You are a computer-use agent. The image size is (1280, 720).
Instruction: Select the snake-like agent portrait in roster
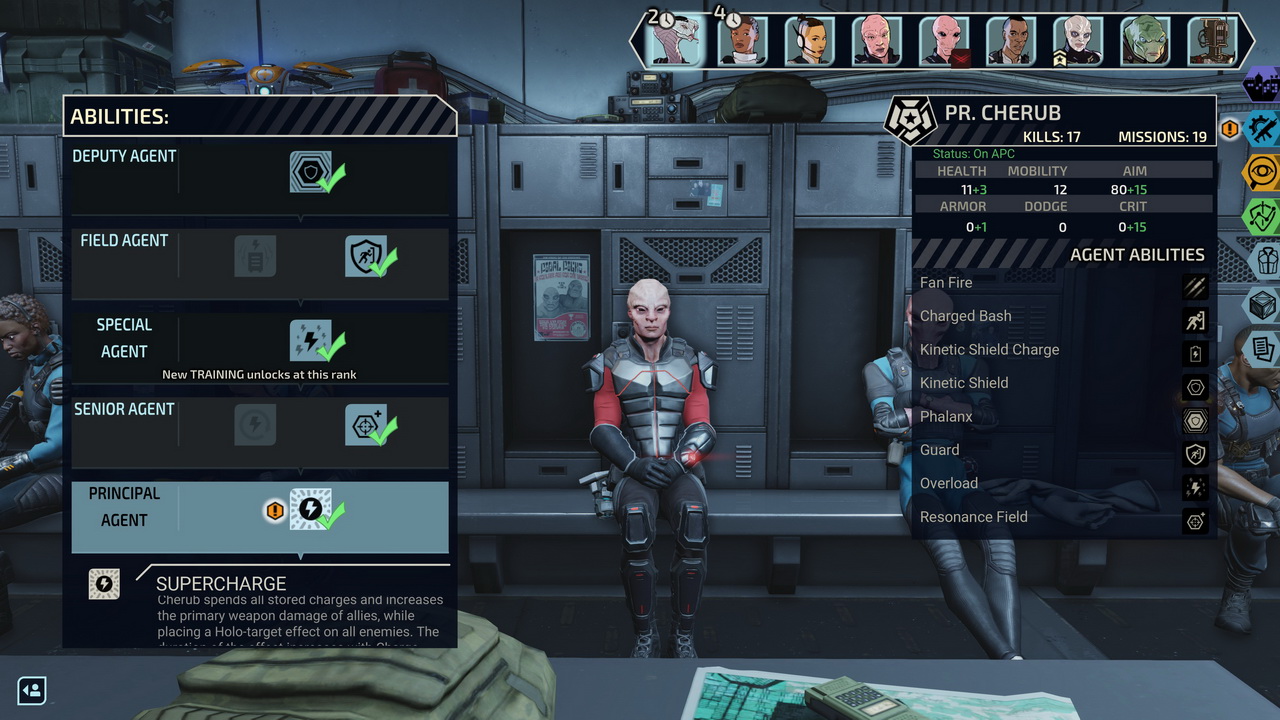click(674, 41)
